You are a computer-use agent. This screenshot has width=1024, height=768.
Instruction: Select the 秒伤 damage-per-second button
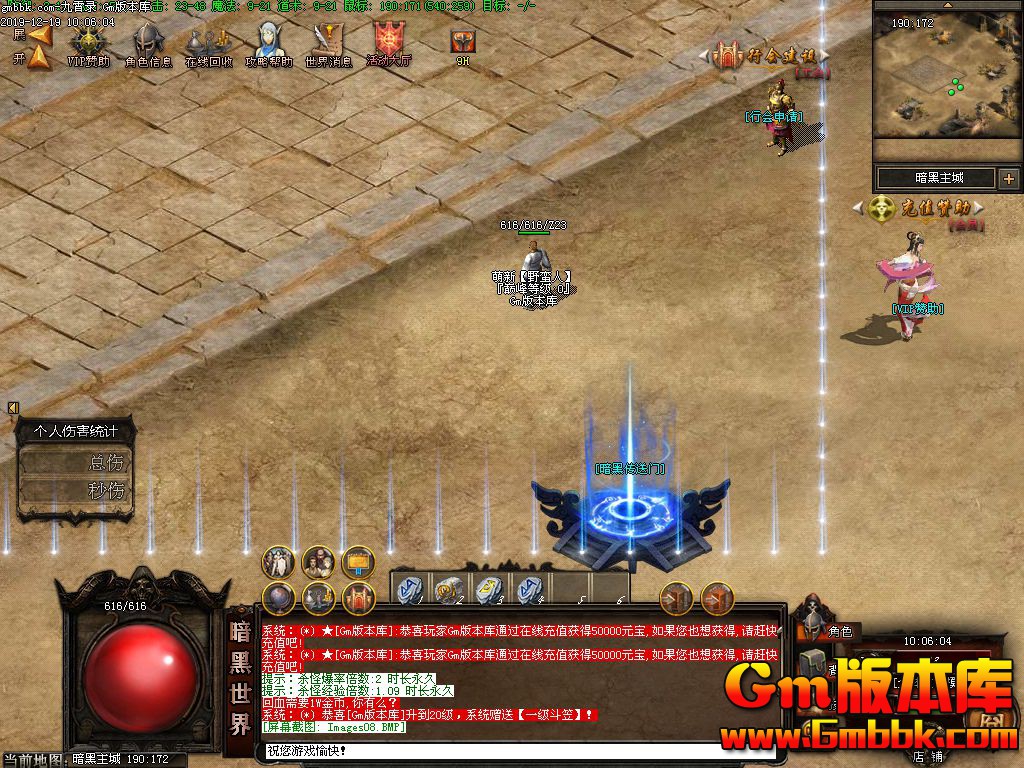(77, 491)
